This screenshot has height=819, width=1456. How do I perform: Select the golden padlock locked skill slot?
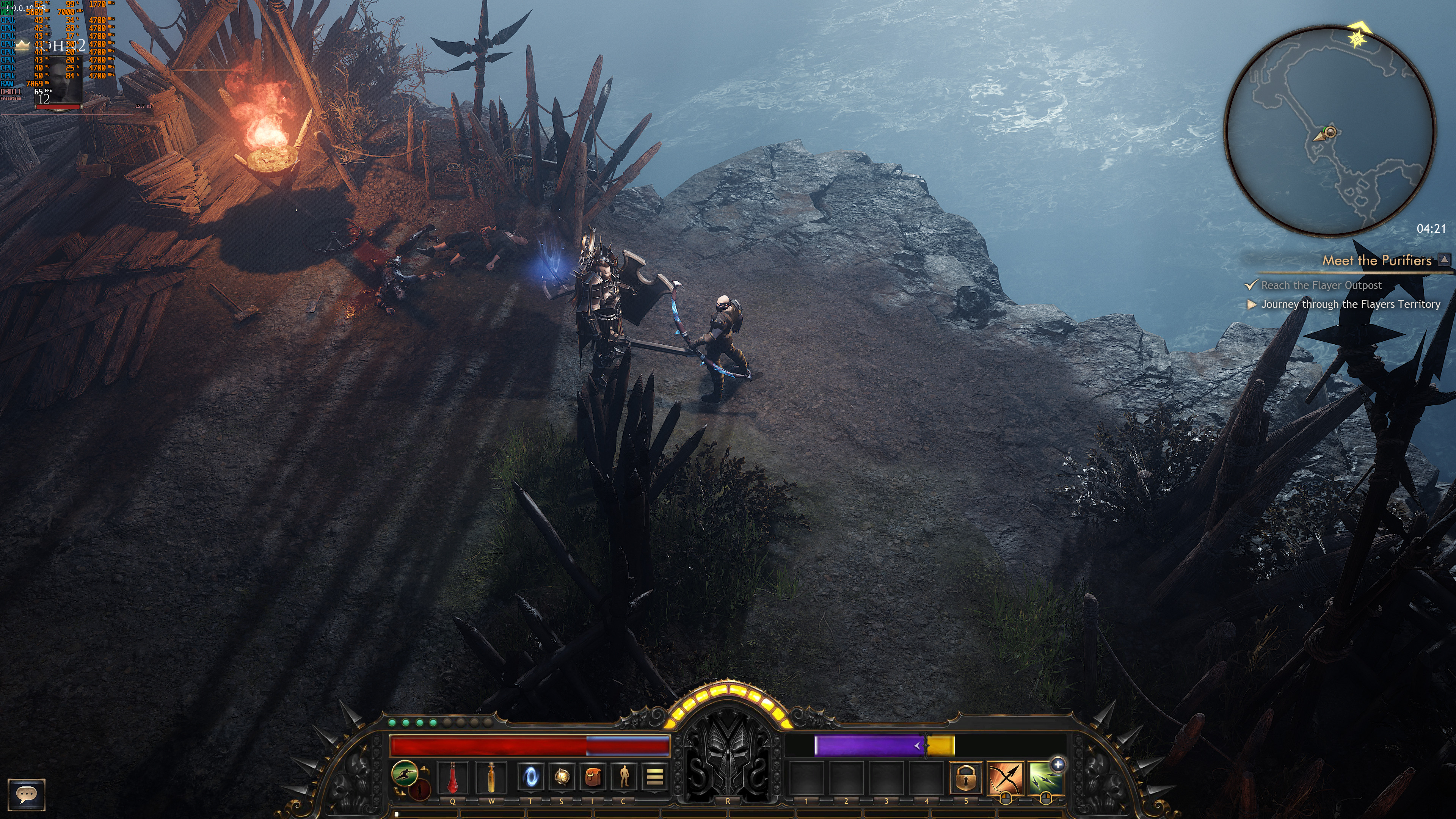click(x=966, y=778)
